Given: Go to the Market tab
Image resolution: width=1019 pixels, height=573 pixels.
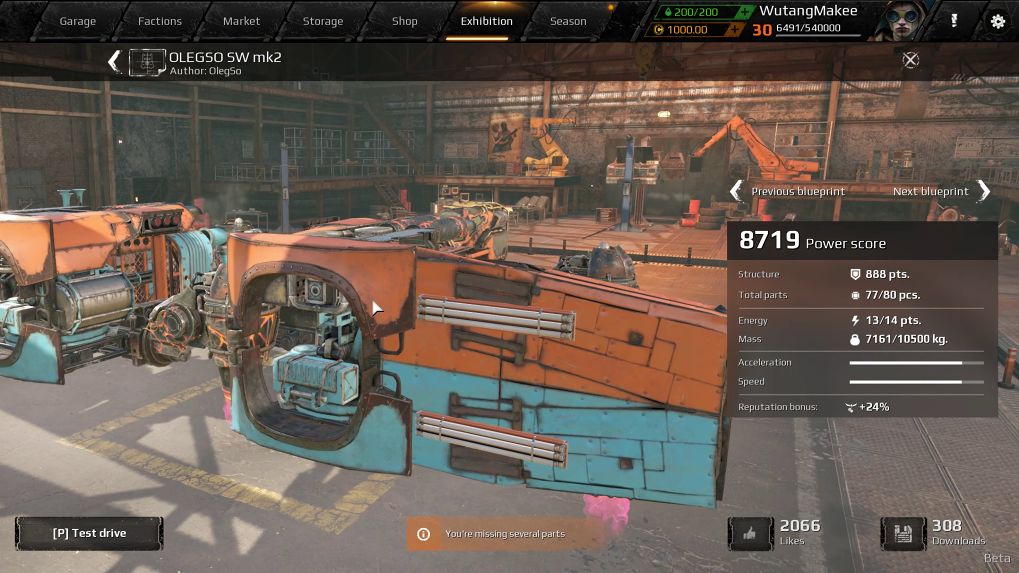Looking at the screenshot, I should click(241, 21).
